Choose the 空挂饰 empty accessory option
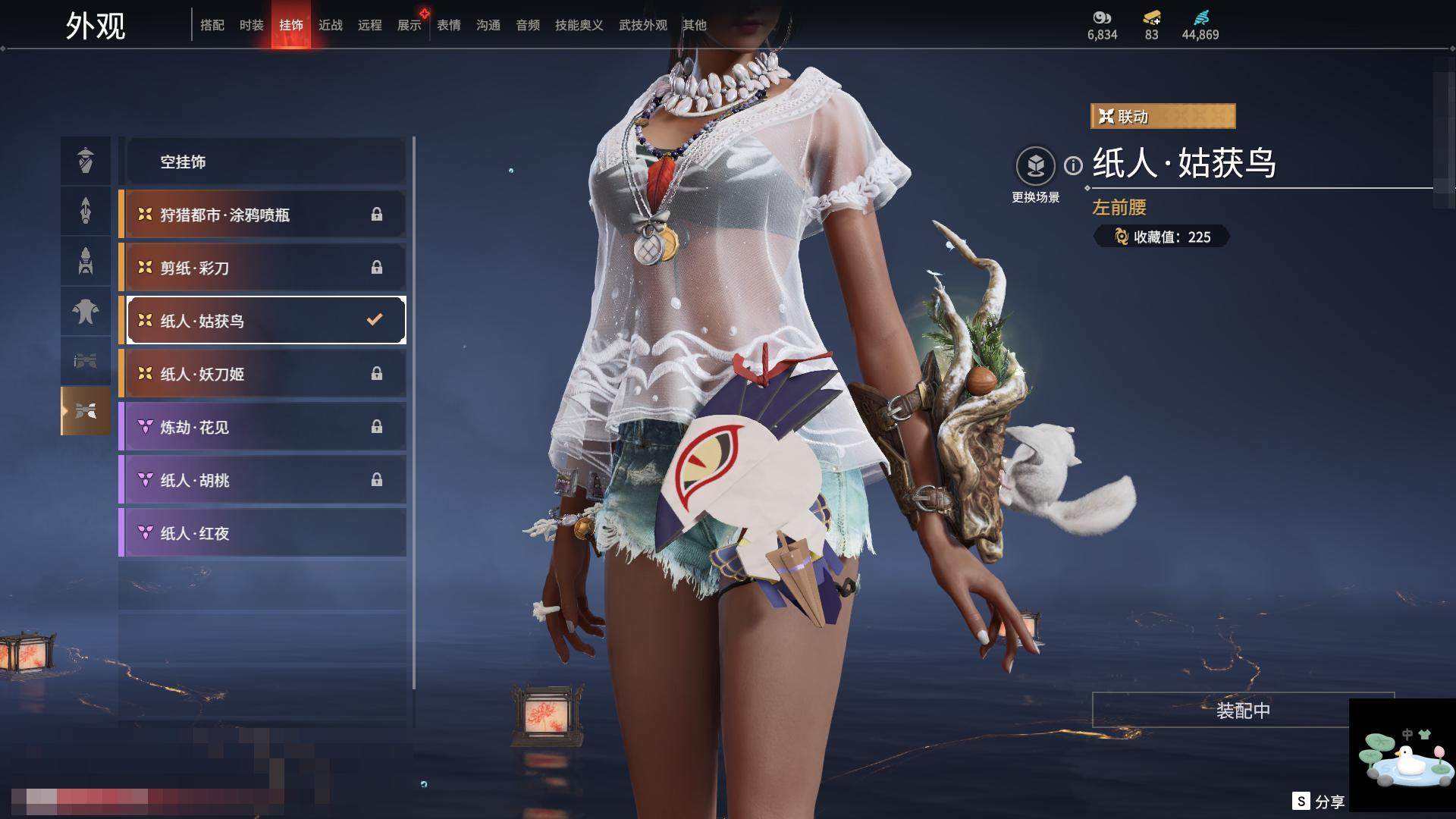Viewport: 1456px width, 819px height. (x=265, y=162)
